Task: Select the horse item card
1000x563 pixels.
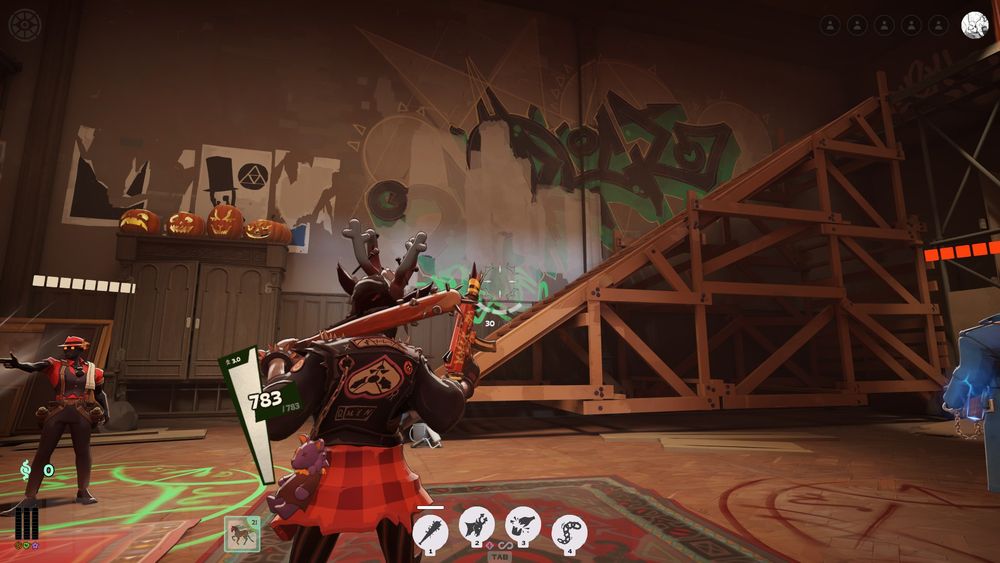Action: 242,534
